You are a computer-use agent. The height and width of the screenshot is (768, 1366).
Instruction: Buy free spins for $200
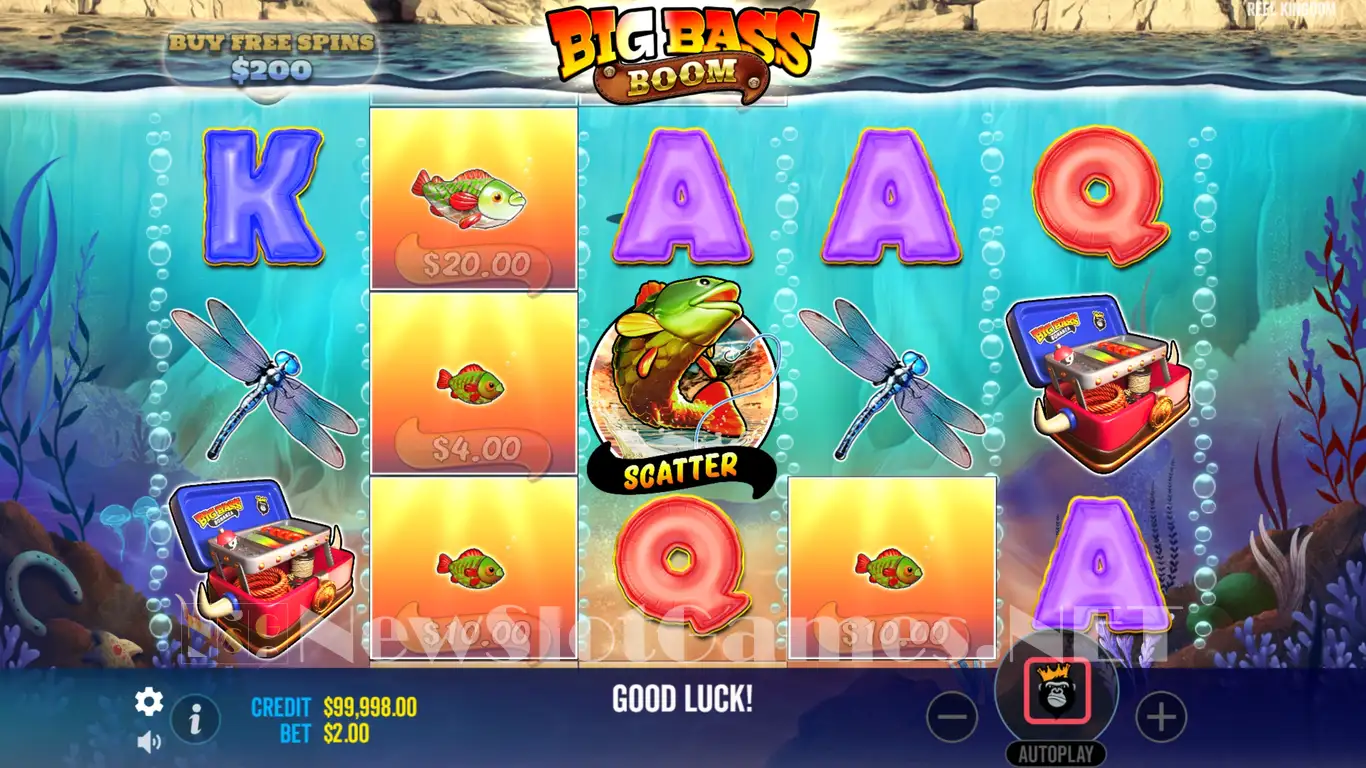(x=271, y=57)
